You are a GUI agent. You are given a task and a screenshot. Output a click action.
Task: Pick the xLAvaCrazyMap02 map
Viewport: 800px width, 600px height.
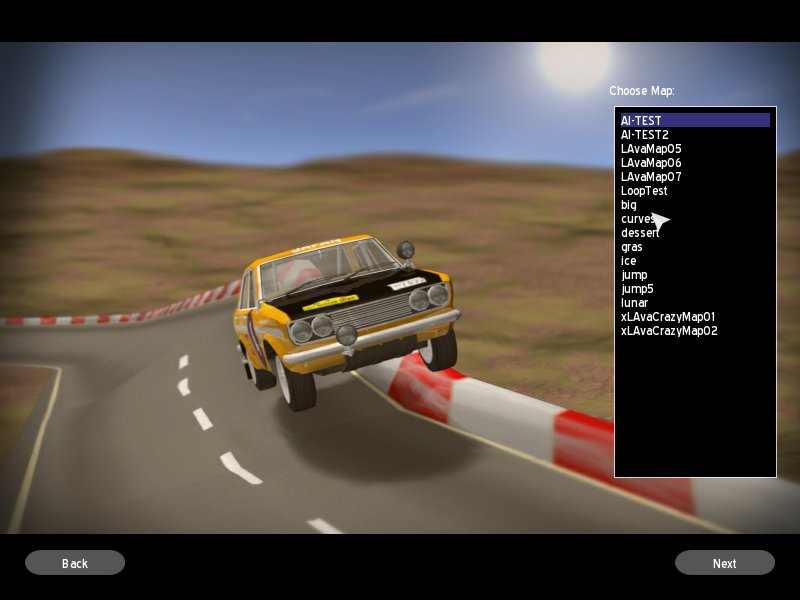[x=669, y=331]
